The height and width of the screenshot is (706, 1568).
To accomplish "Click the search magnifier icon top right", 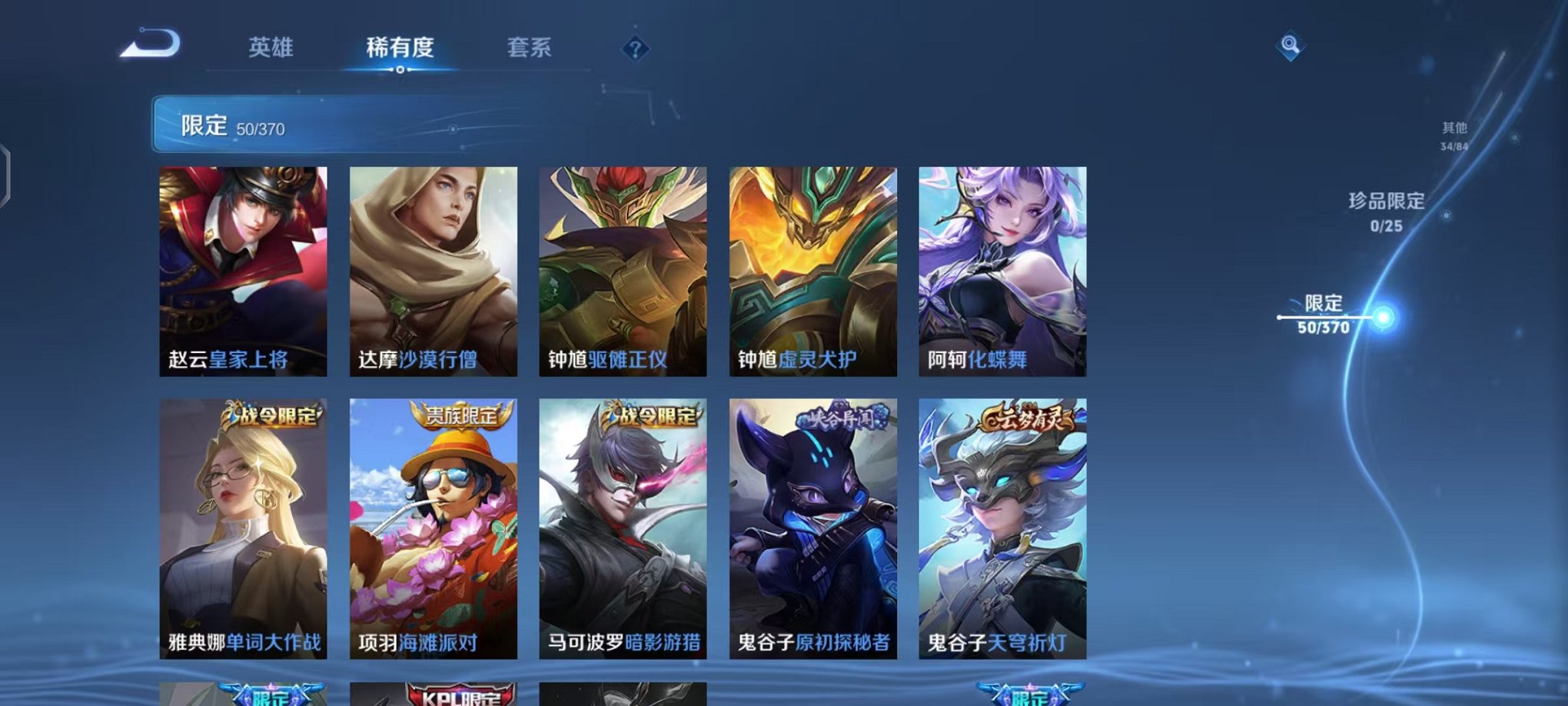I will pos(1292,45).
